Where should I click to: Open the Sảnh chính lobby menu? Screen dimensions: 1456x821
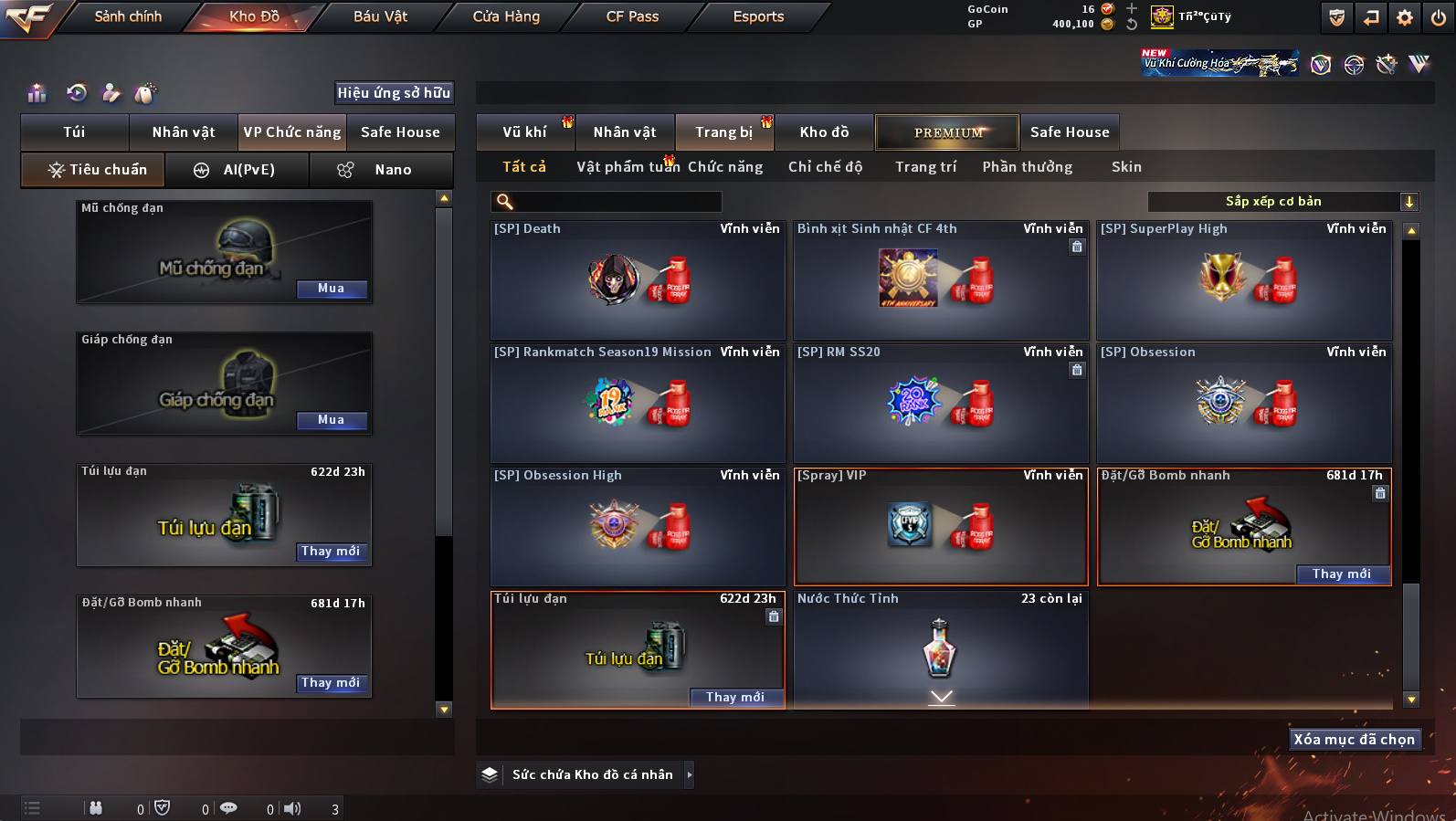pos(128,16)
